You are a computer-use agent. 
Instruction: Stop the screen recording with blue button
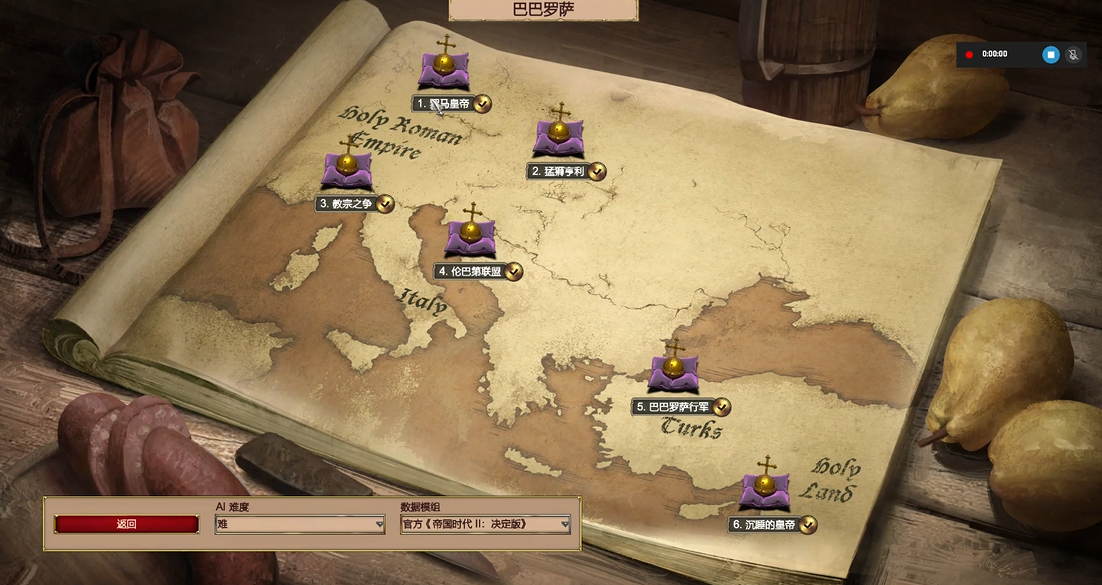pos(1050,54)
